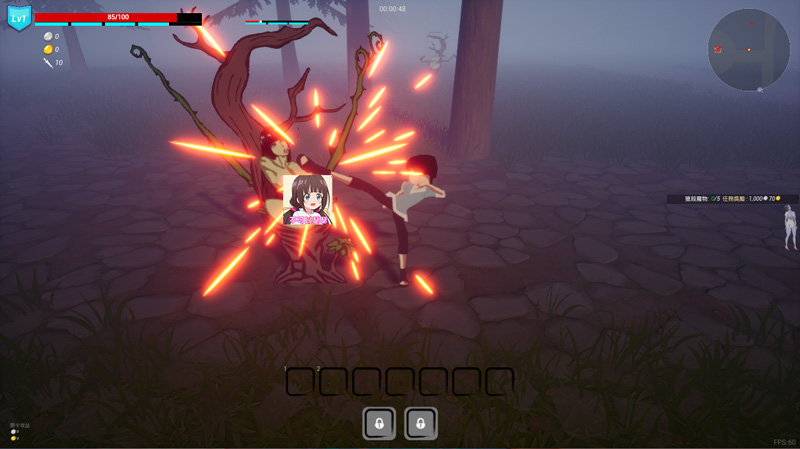Select hotbar slot number 2
Screen dimensions: 800x449
coord(333,381)
